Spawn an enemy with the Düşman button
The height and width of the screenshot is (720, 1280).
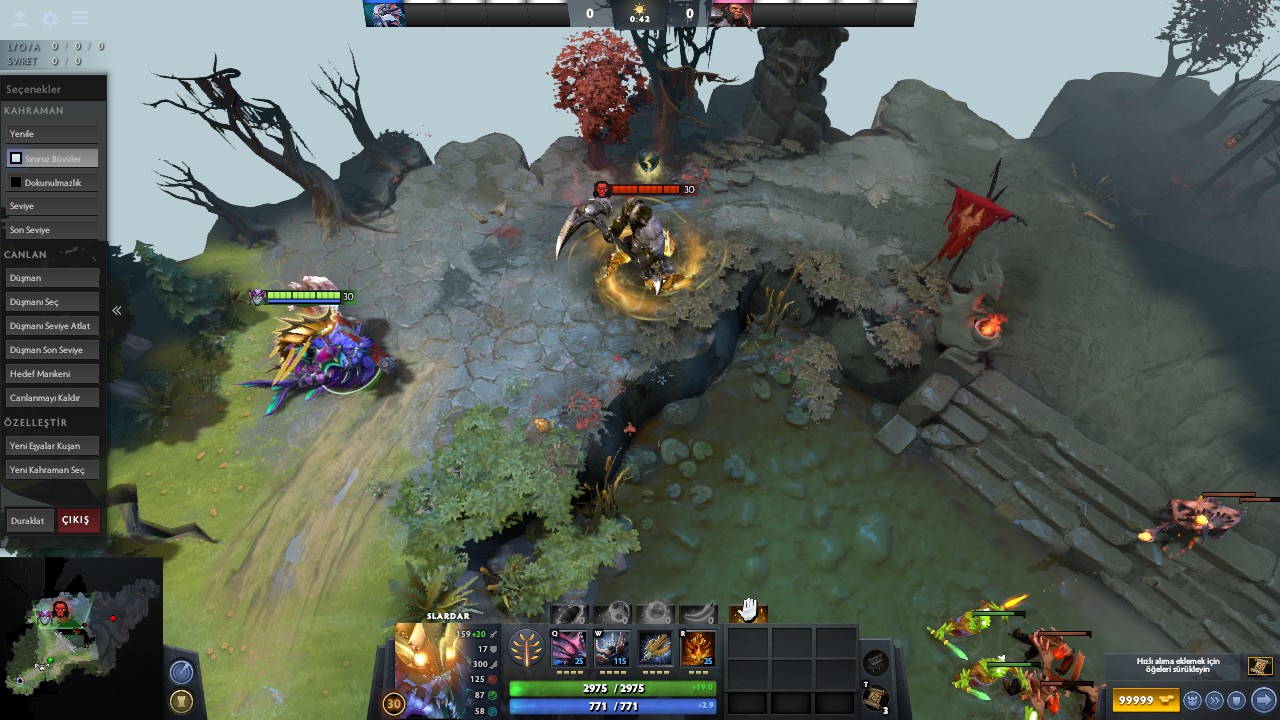51,277
